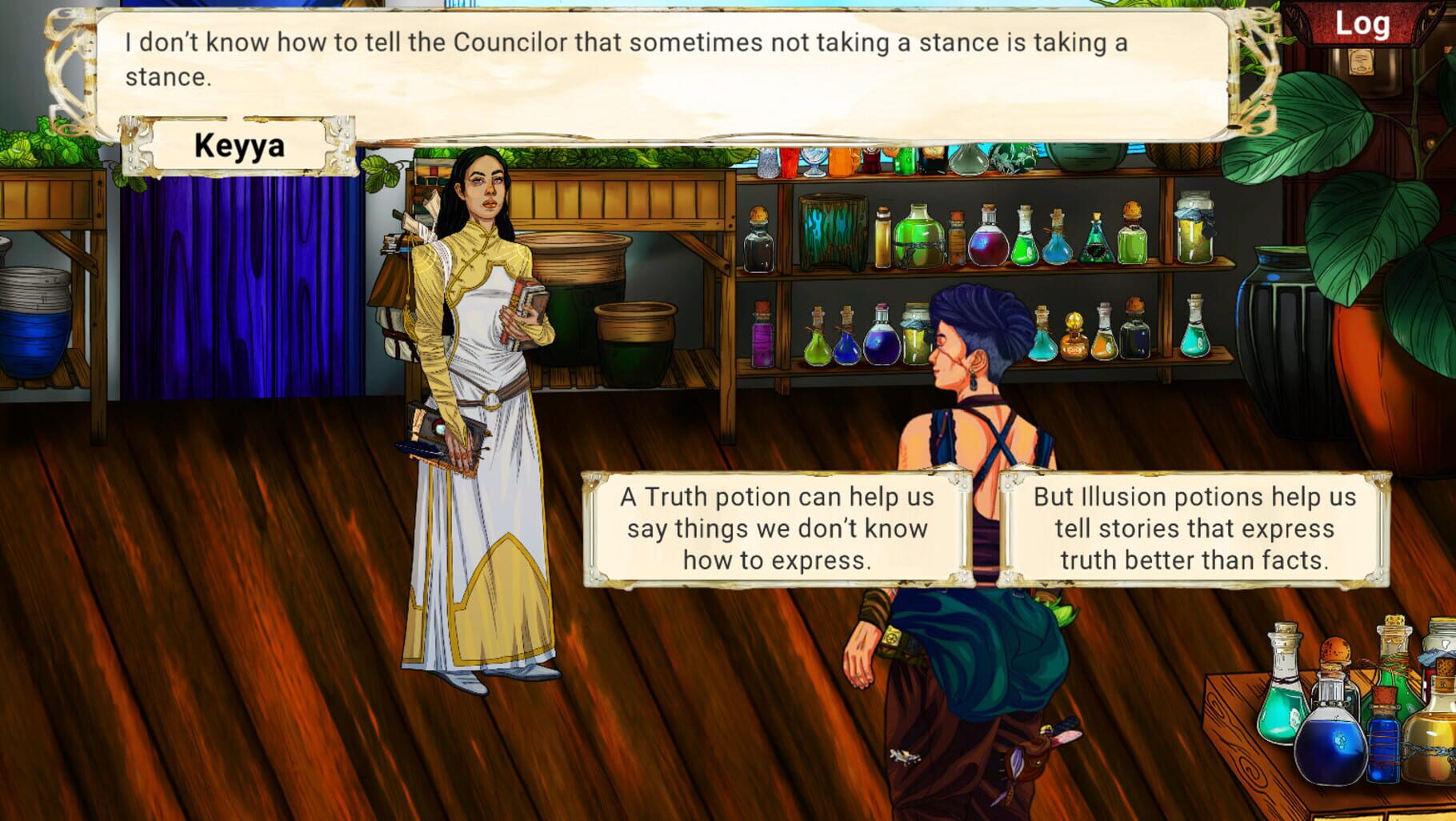
Task: Click the large green glass jar on the top shelf
Action: point(918,235)
